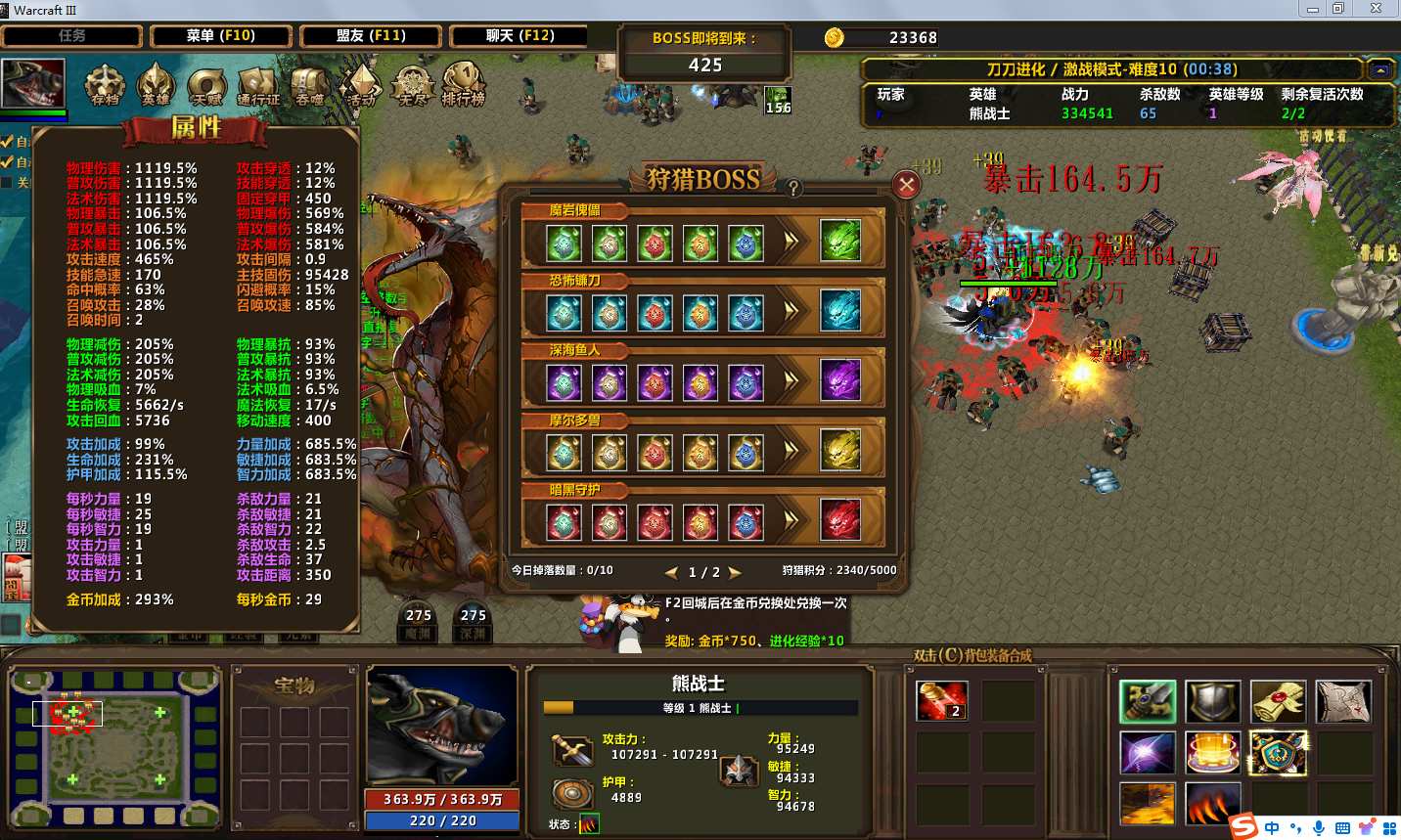Click the 狩猎BOSS help question mark
Image resolution: width=1401 pixels, height=840 pixels.
point(793,188)
